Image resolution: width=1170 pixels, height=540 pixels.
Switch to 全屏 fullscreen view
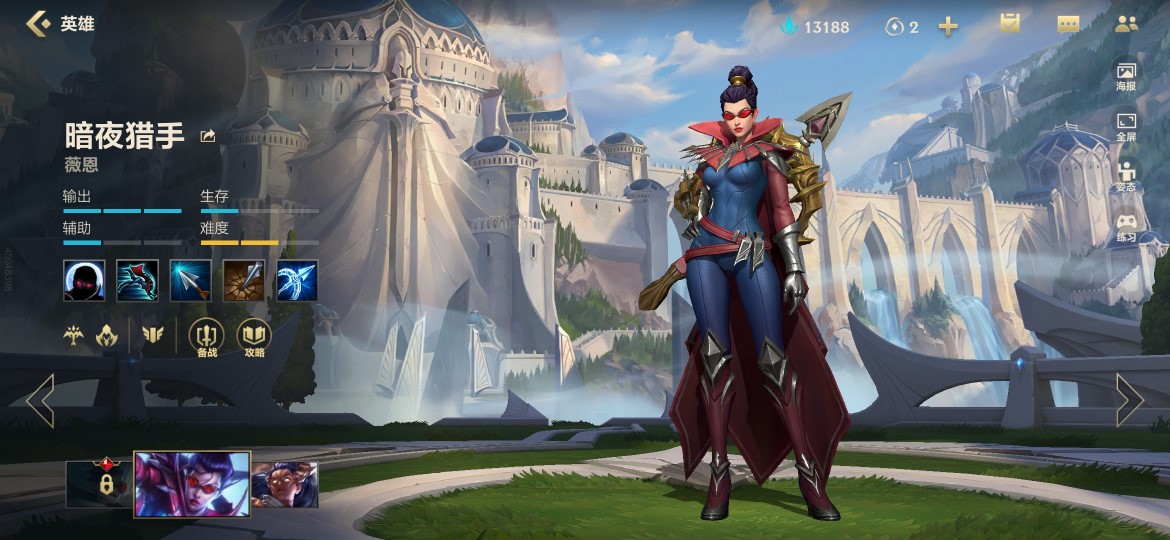tap(1126, 126)
